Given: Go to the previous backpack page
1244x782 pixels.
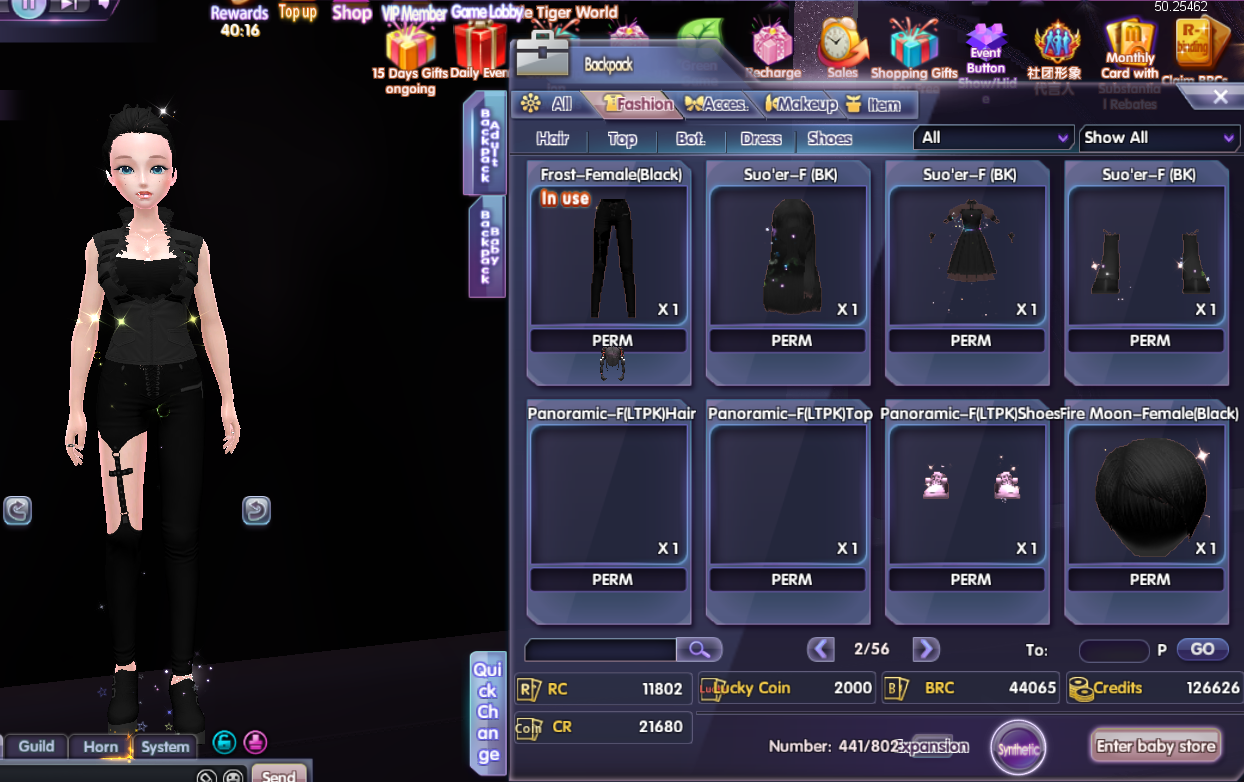Looking at the screenshot, I should tap(821, 649).
